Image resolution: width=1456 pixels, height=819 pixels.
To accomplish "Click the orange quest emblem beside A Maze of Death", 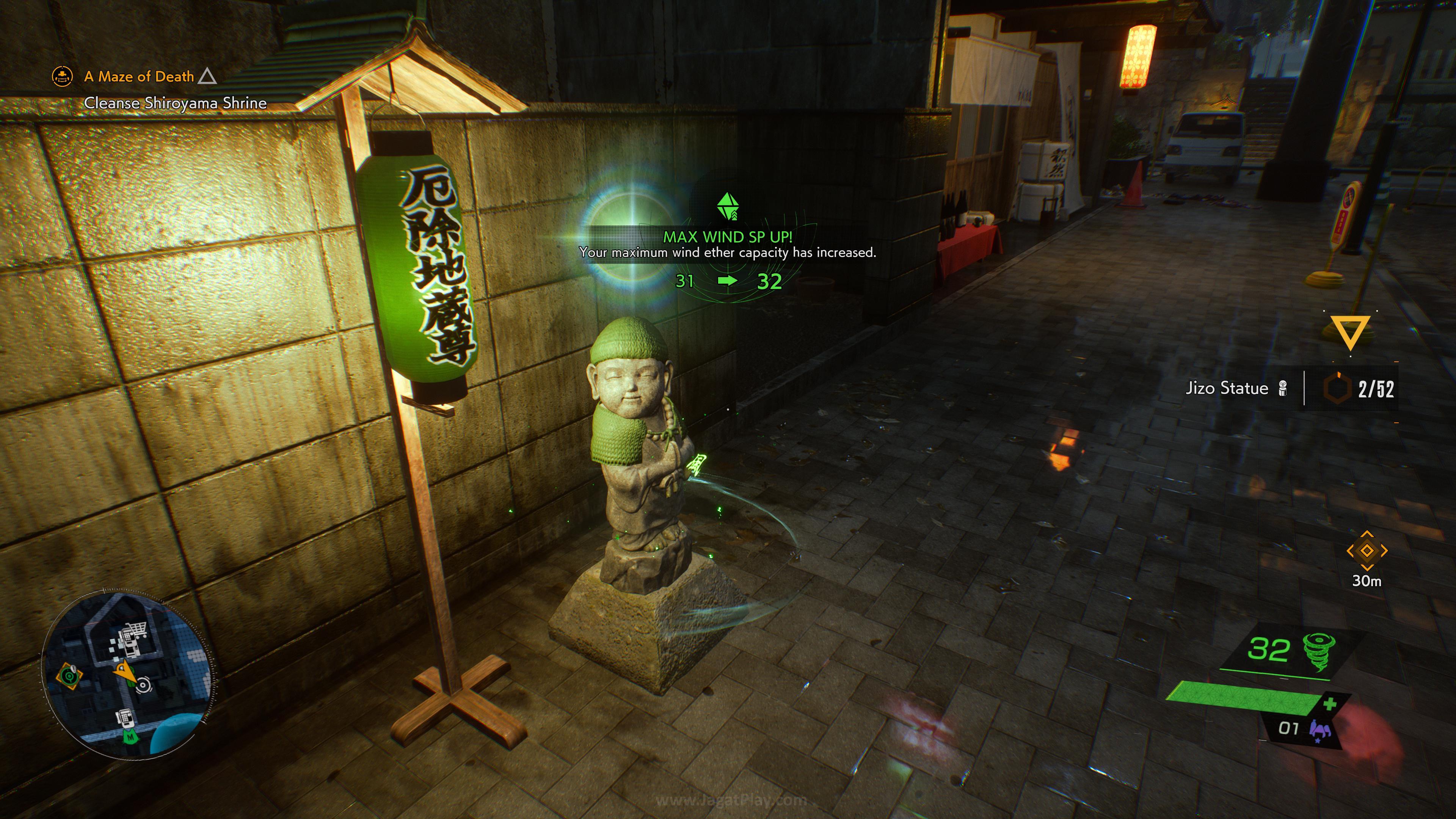I will (x=62, y=76).
